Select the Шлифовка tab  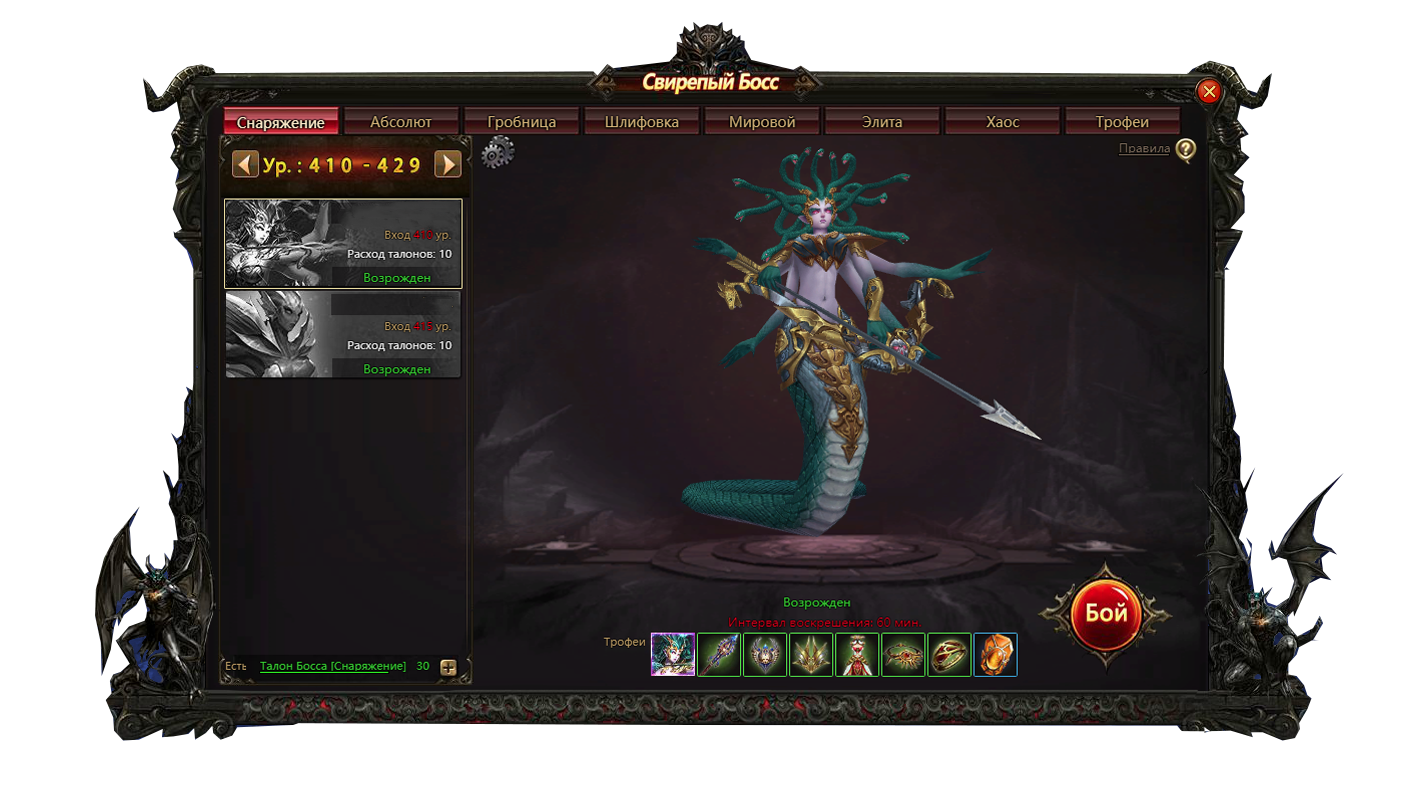pos(642,122)
